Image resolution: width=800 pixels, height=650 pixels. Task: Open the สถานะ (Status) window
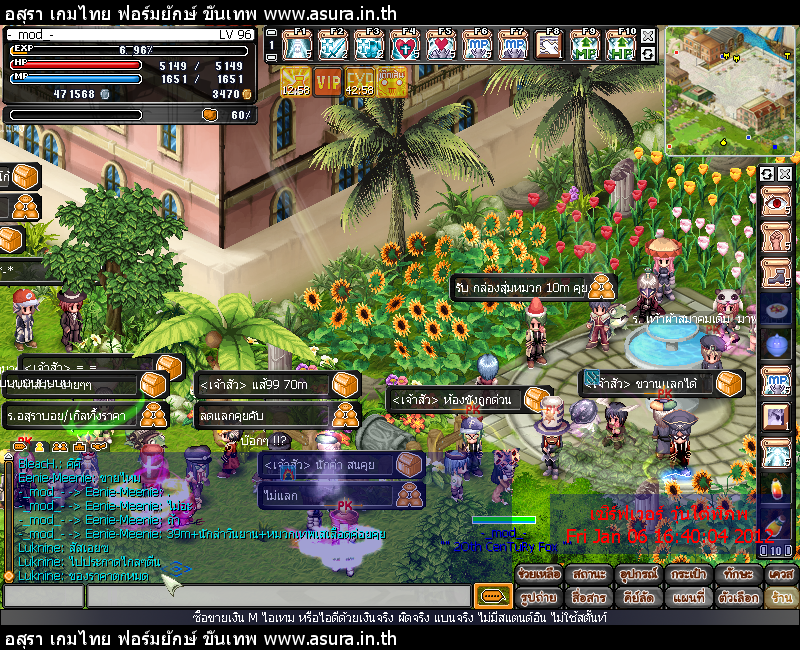[588, 575]
